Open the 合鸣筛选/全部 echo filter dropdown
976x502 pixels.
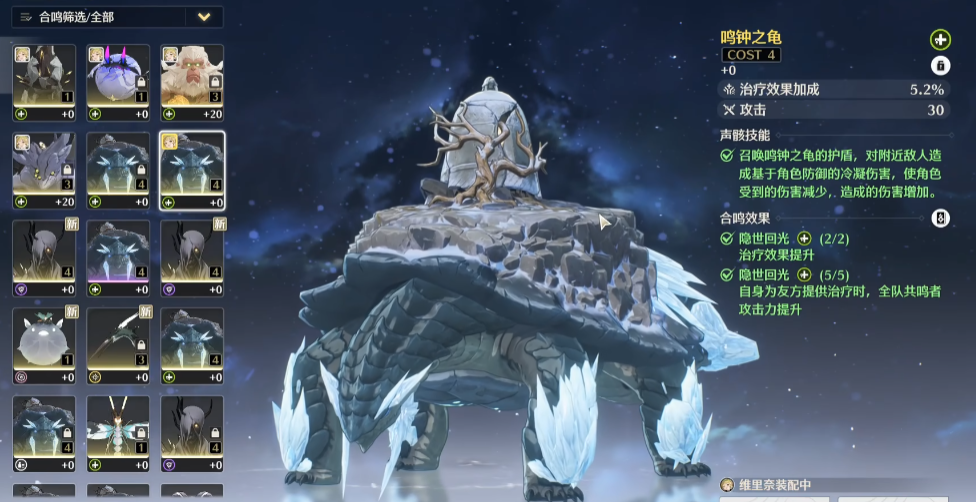tap(204, 17)
